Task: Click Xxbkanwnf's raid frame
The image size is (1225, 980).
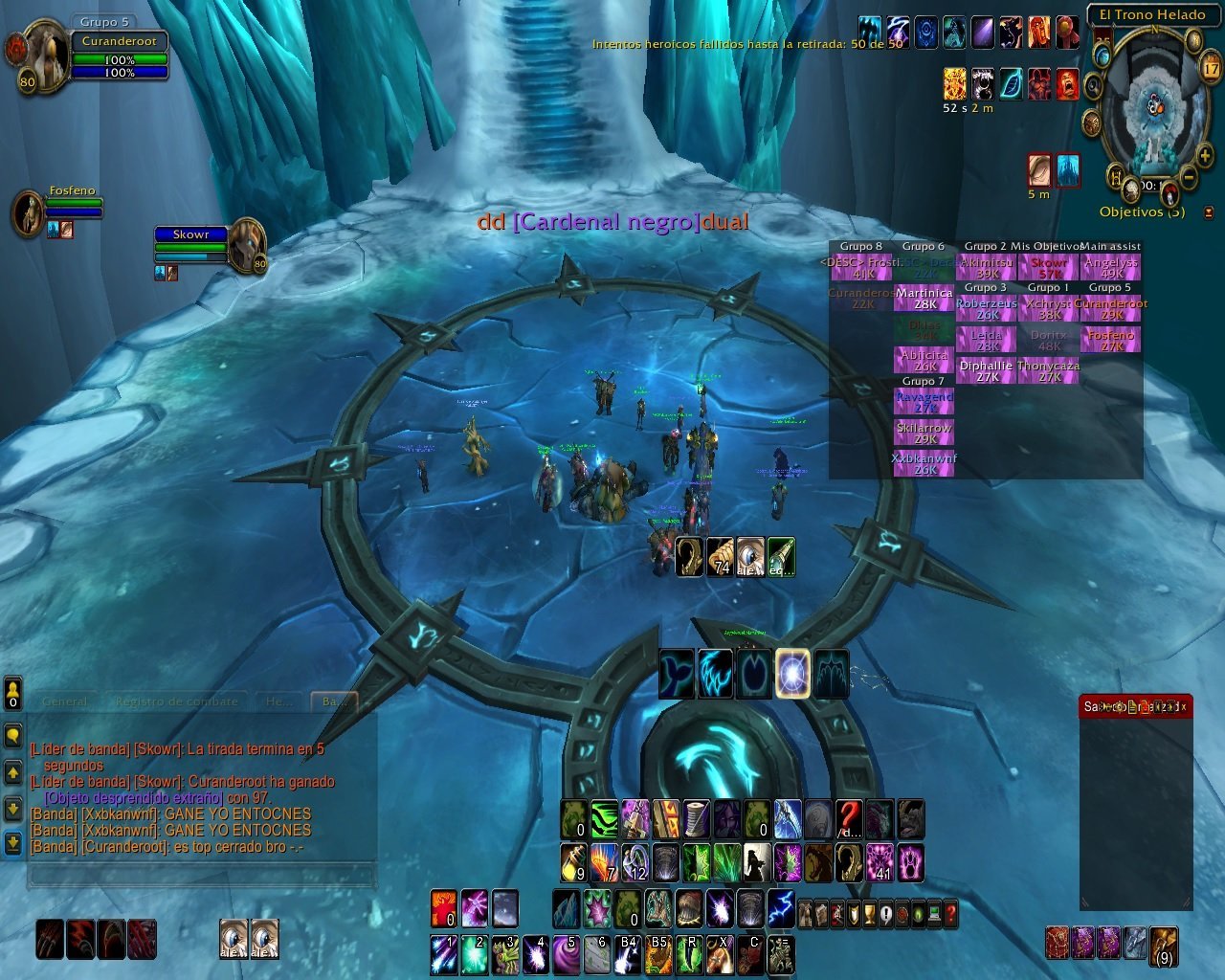Action: pyautogui.click(x=924, y=463)
